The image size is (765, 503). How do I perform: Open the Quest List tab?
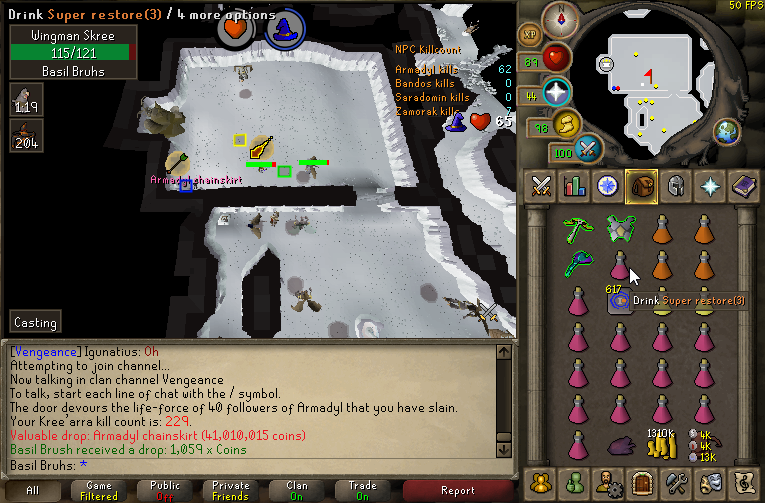(x=608, y=185)
